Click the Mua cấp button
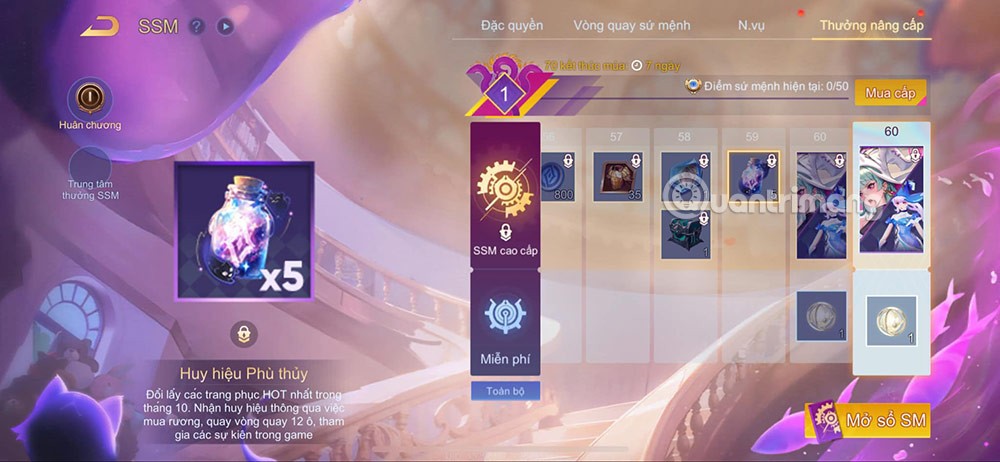This screenshot has height=462, width=1000. click(890, 93)
